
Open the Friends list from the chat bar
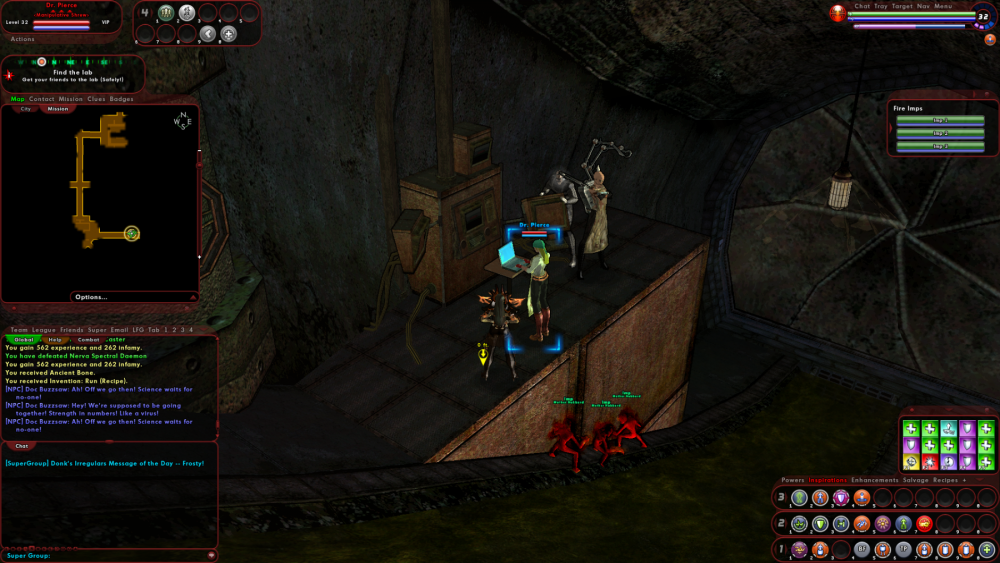tap(72, 330)
